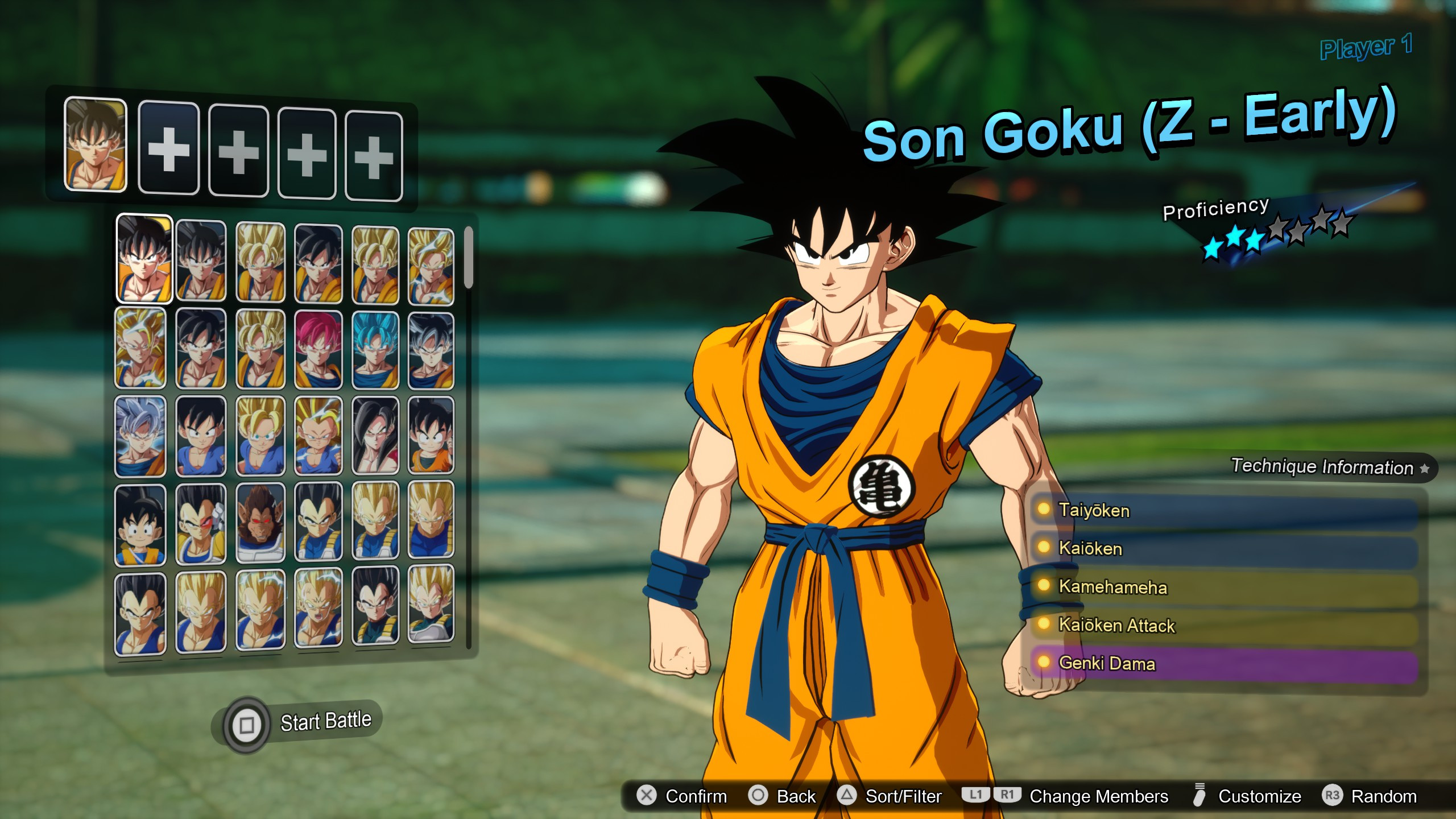Select the blue-haired Super Saiyan Blue Goku tile
1456x819 pixels.
click(x=375, y=350)
